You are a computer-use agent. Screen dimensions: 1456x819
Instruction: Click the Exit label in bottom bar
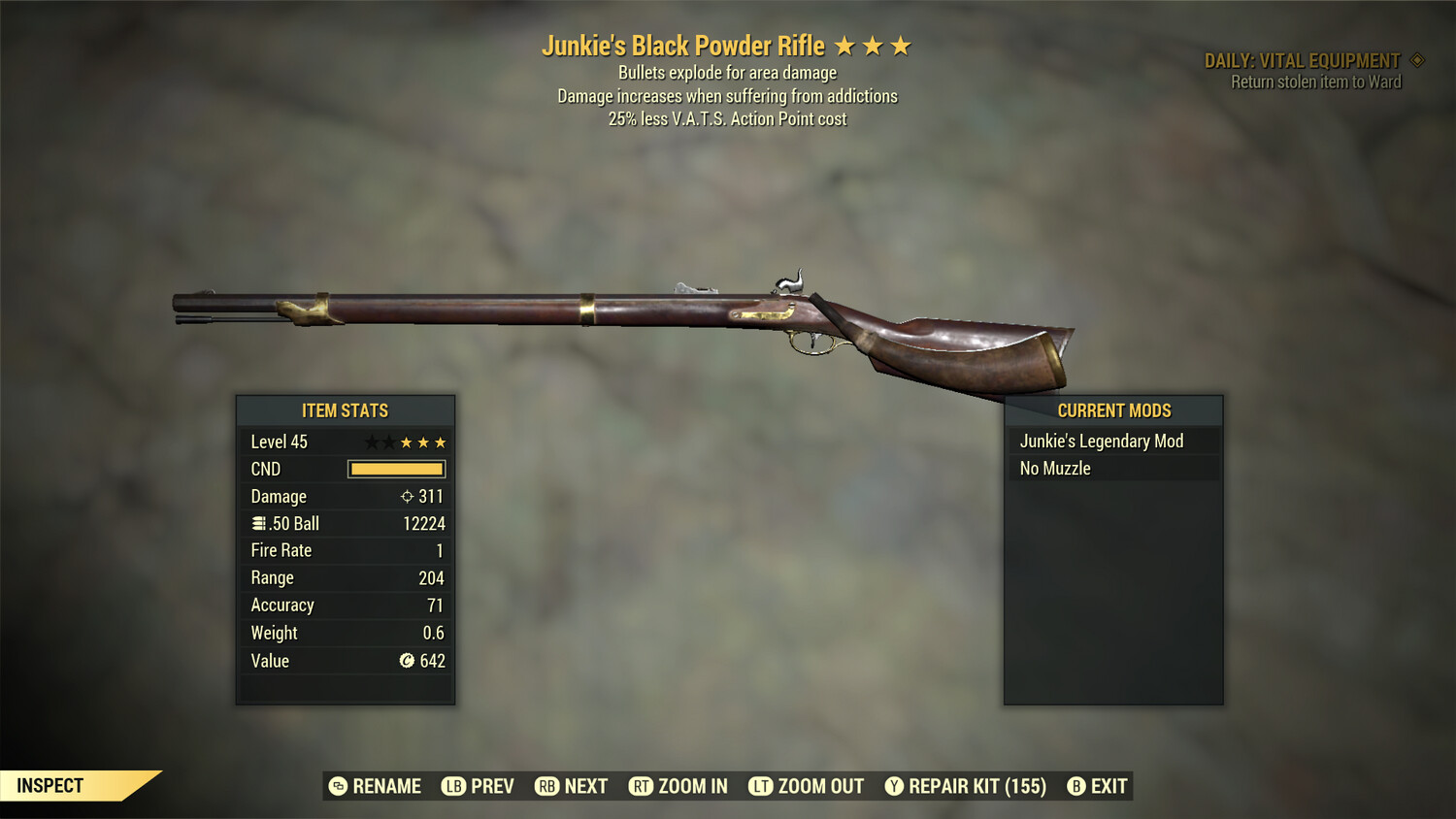point(1107,786)
